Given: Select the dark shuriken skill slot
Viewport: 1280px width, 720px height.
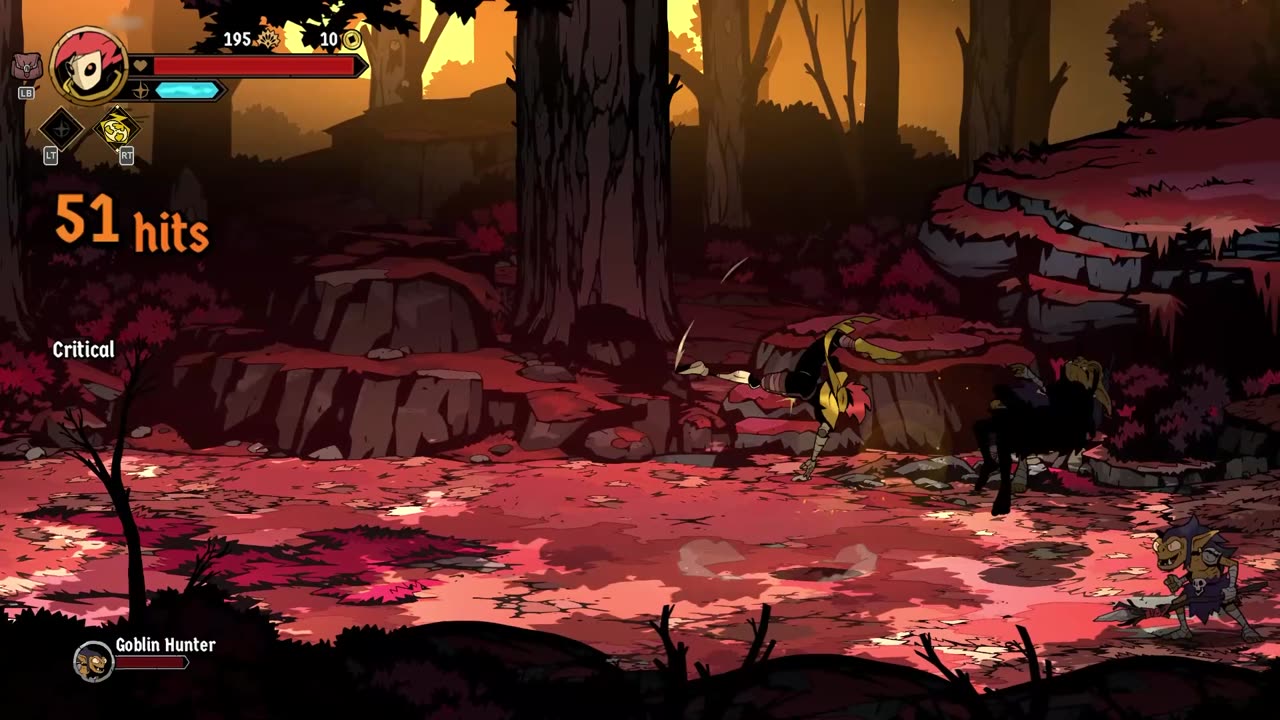Looking at the screenshot, I should [x=61, y=128].
